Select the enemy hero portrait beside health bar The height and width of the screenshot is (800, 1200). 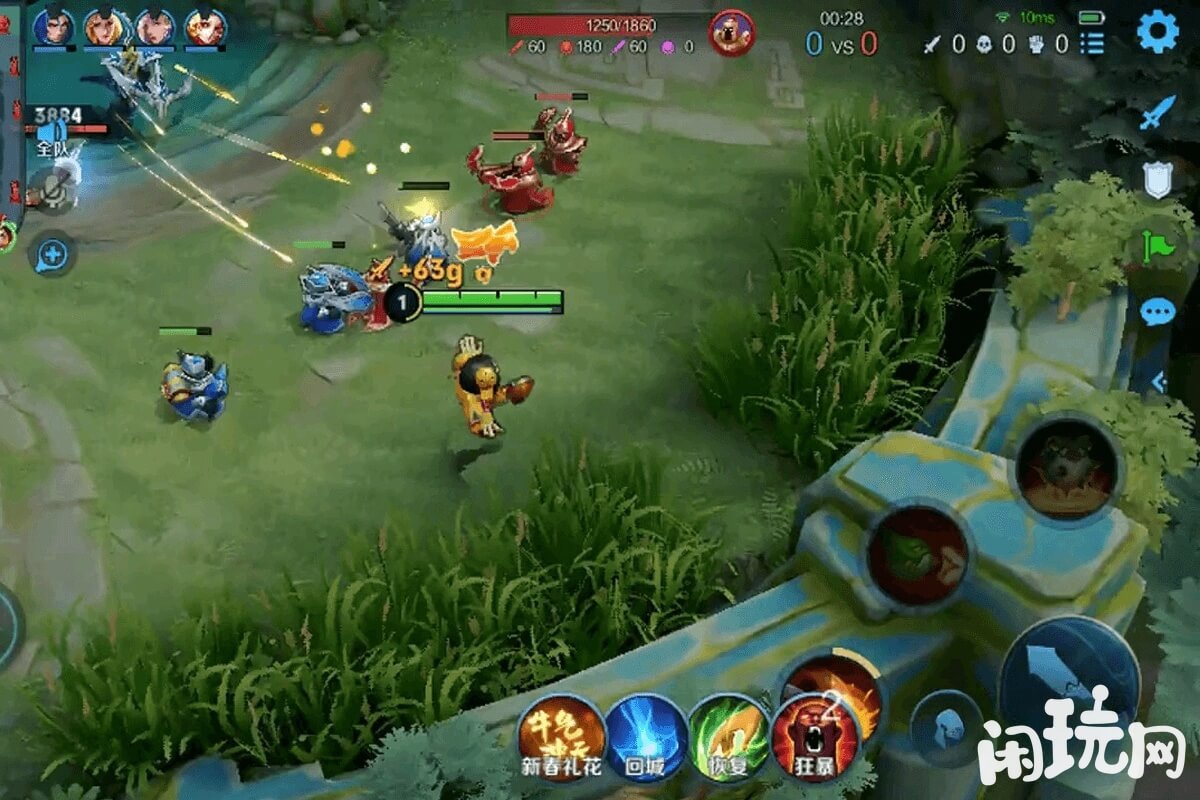731,32
